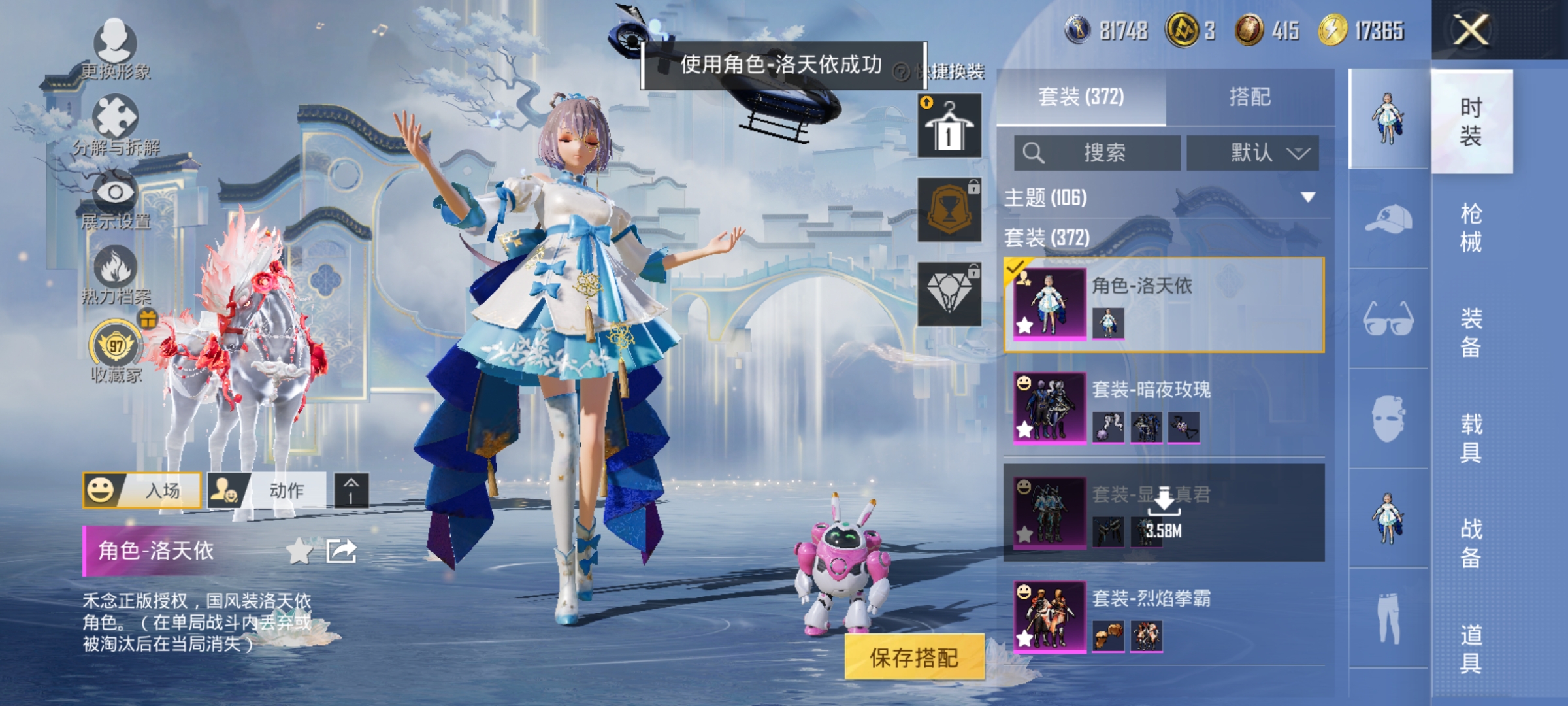Select the 分解与拆解 dismantle function
Screen dimensions: 1568x706
(114, 114)
